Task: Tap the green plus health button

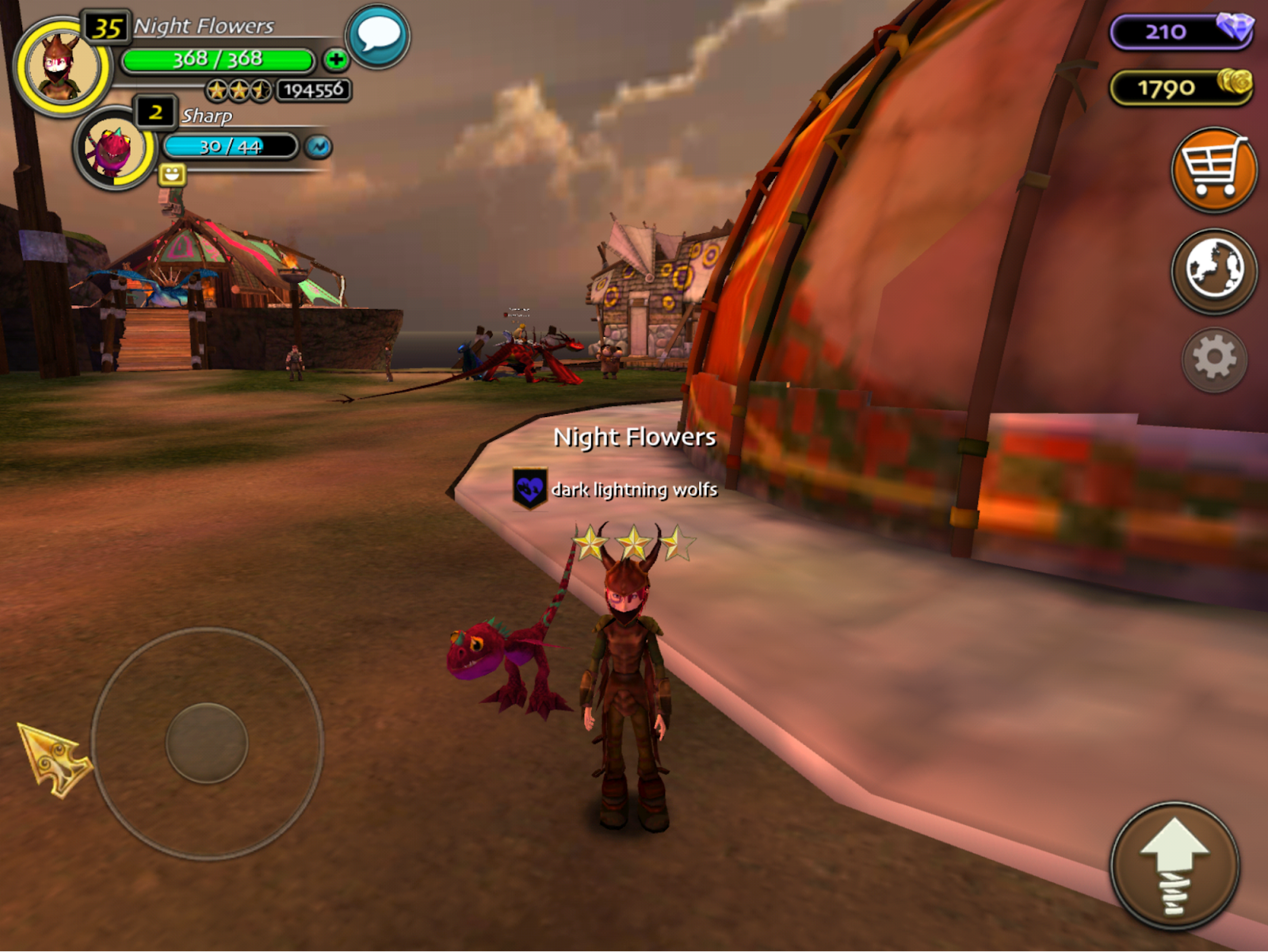Action: click(335, 59)
